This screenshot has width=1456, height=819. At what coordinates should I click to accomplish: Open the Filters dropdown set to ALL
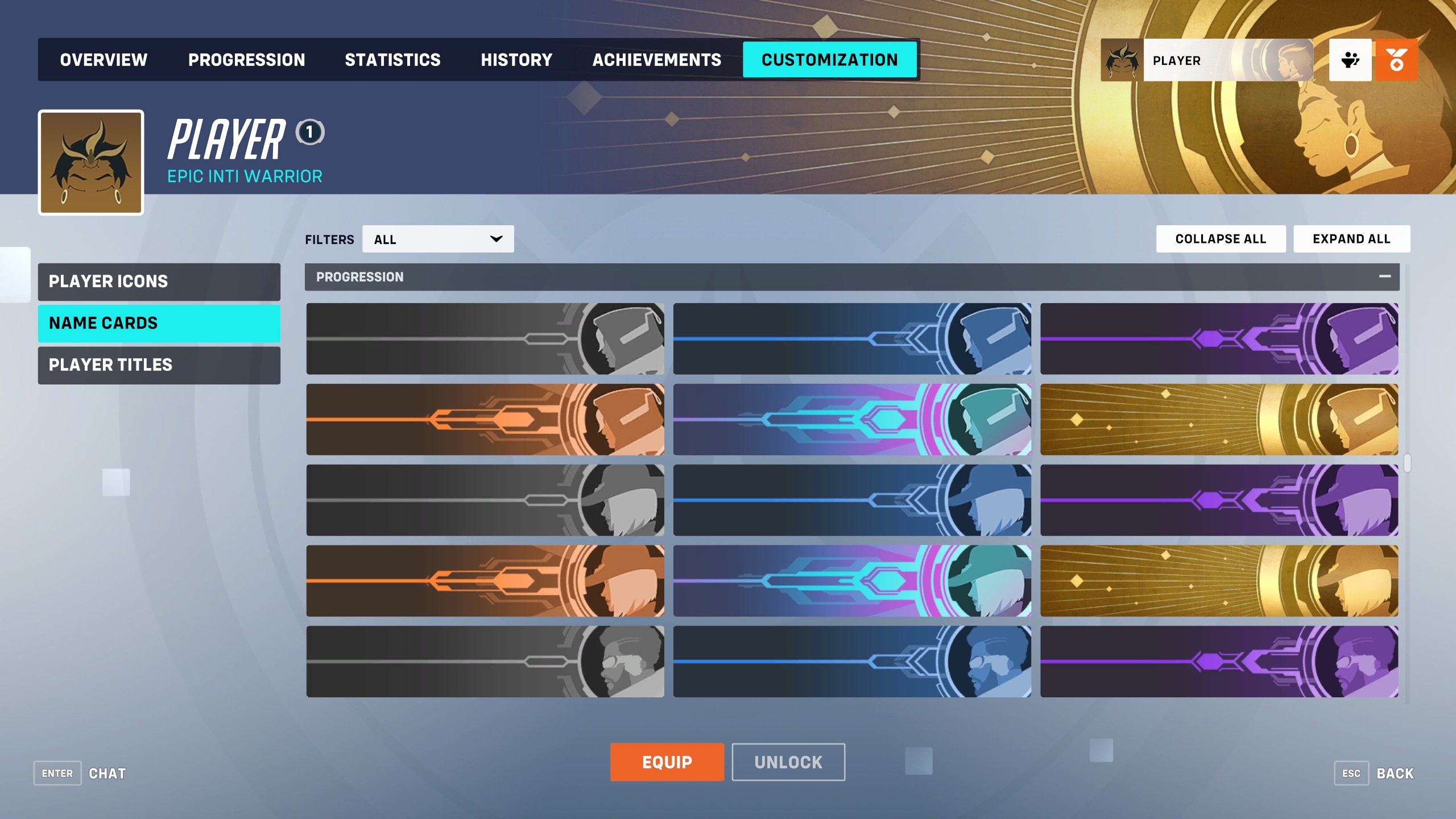pyautogui.click(x=437, y=238)
